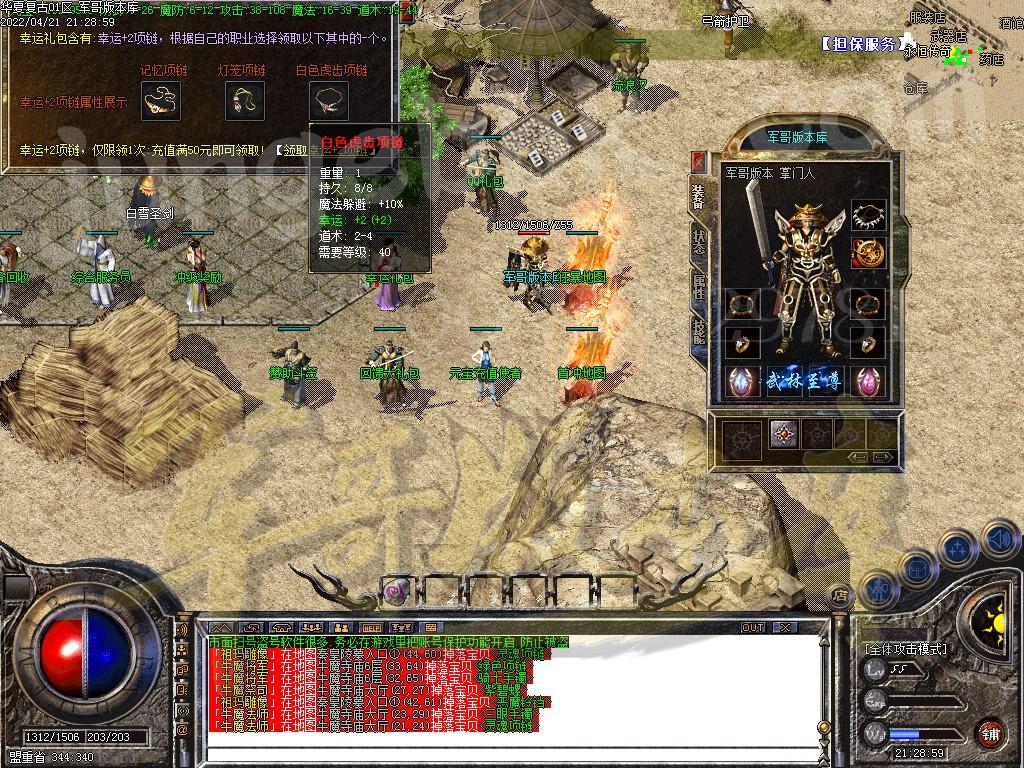Select the golden medal equipment slot
This screenshot has width=1024, height=768.
click(x=868, y=253)
